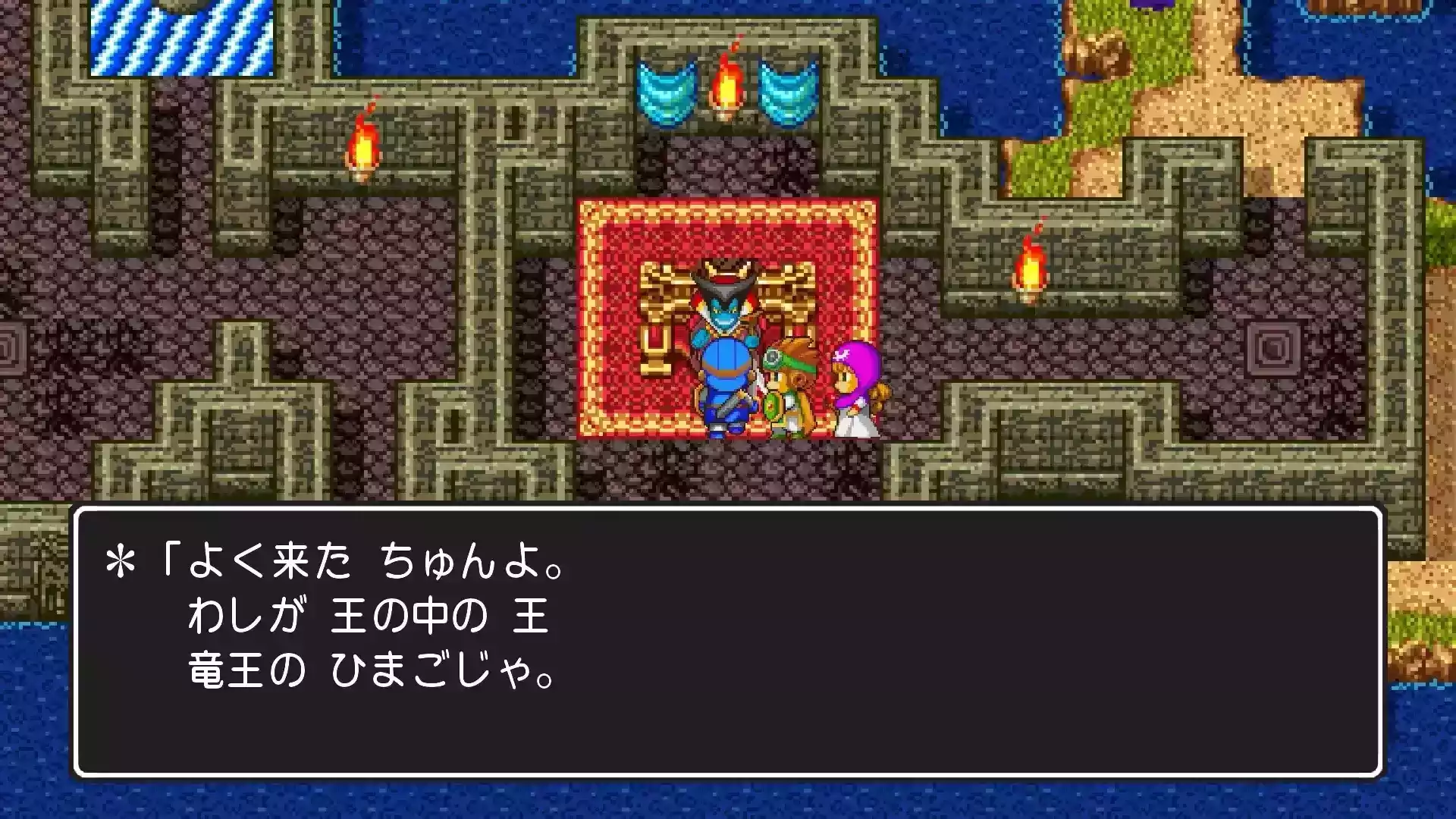1456x819 pixels.
Task: Select the left blue banner
Action: pos(666,91)
